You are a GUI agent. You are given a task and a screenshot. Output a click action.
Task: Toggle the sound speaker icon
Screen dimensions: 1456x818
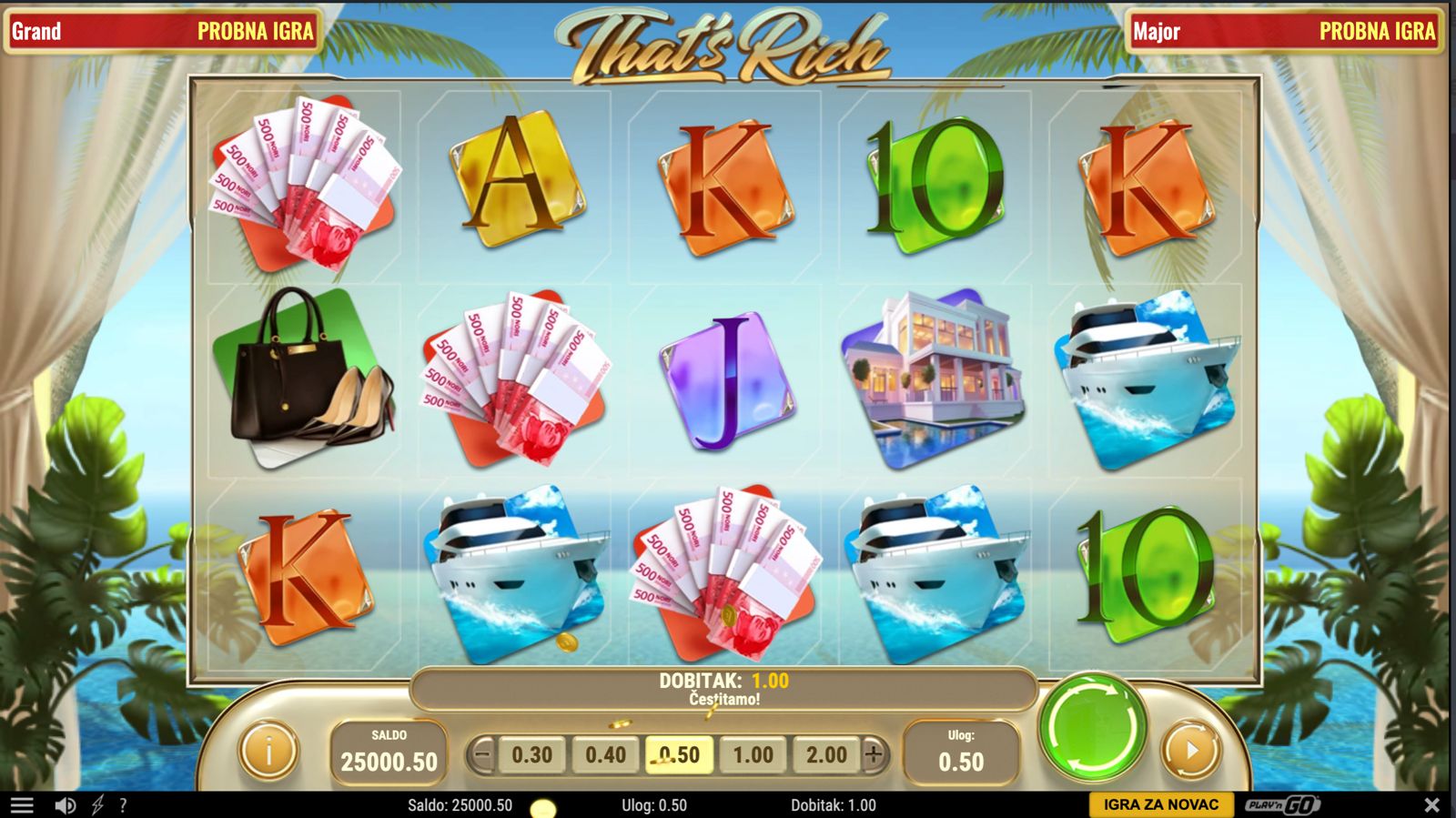65,805
